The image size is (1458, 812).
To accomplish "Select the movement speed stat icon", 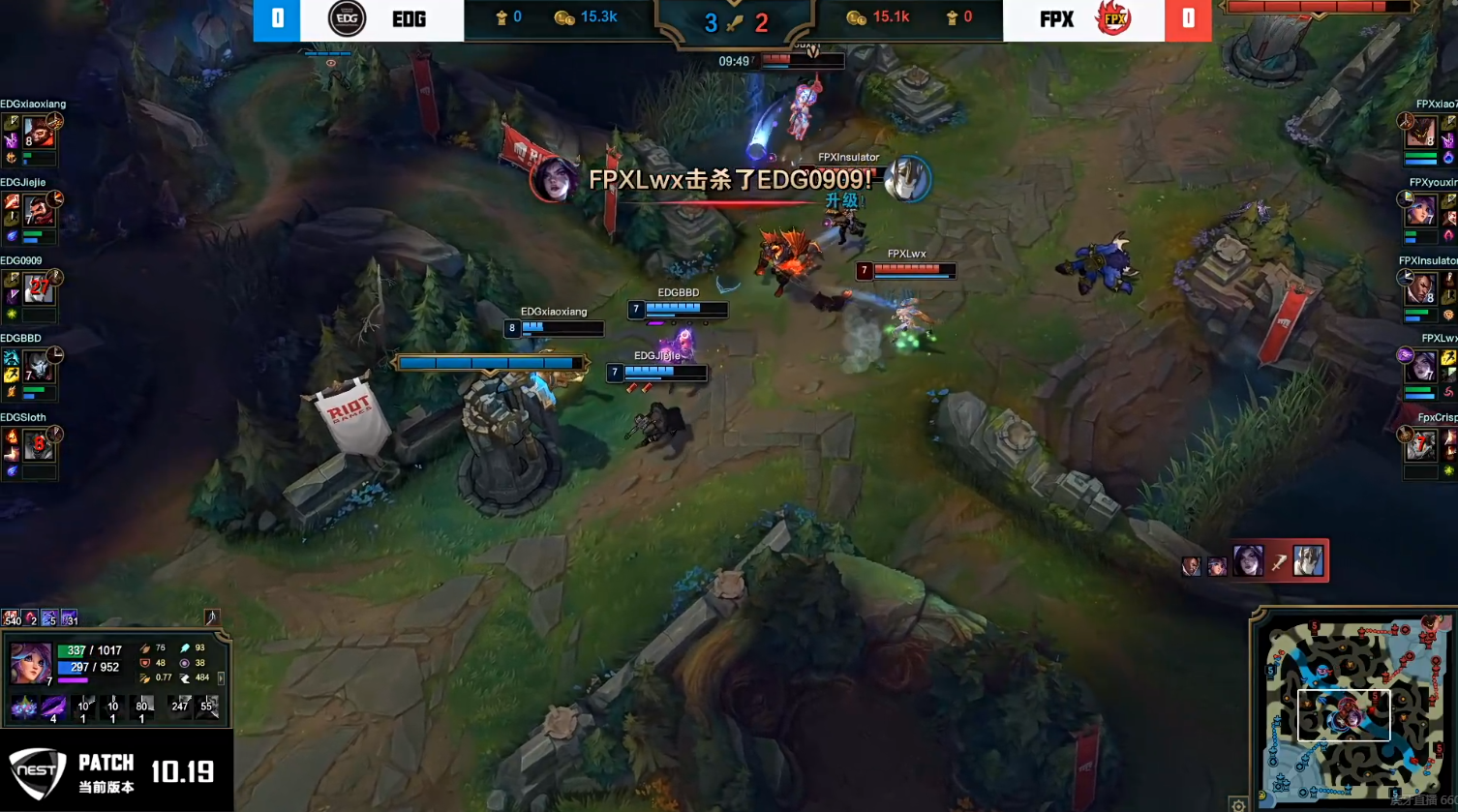I will (x=186, y=678).
